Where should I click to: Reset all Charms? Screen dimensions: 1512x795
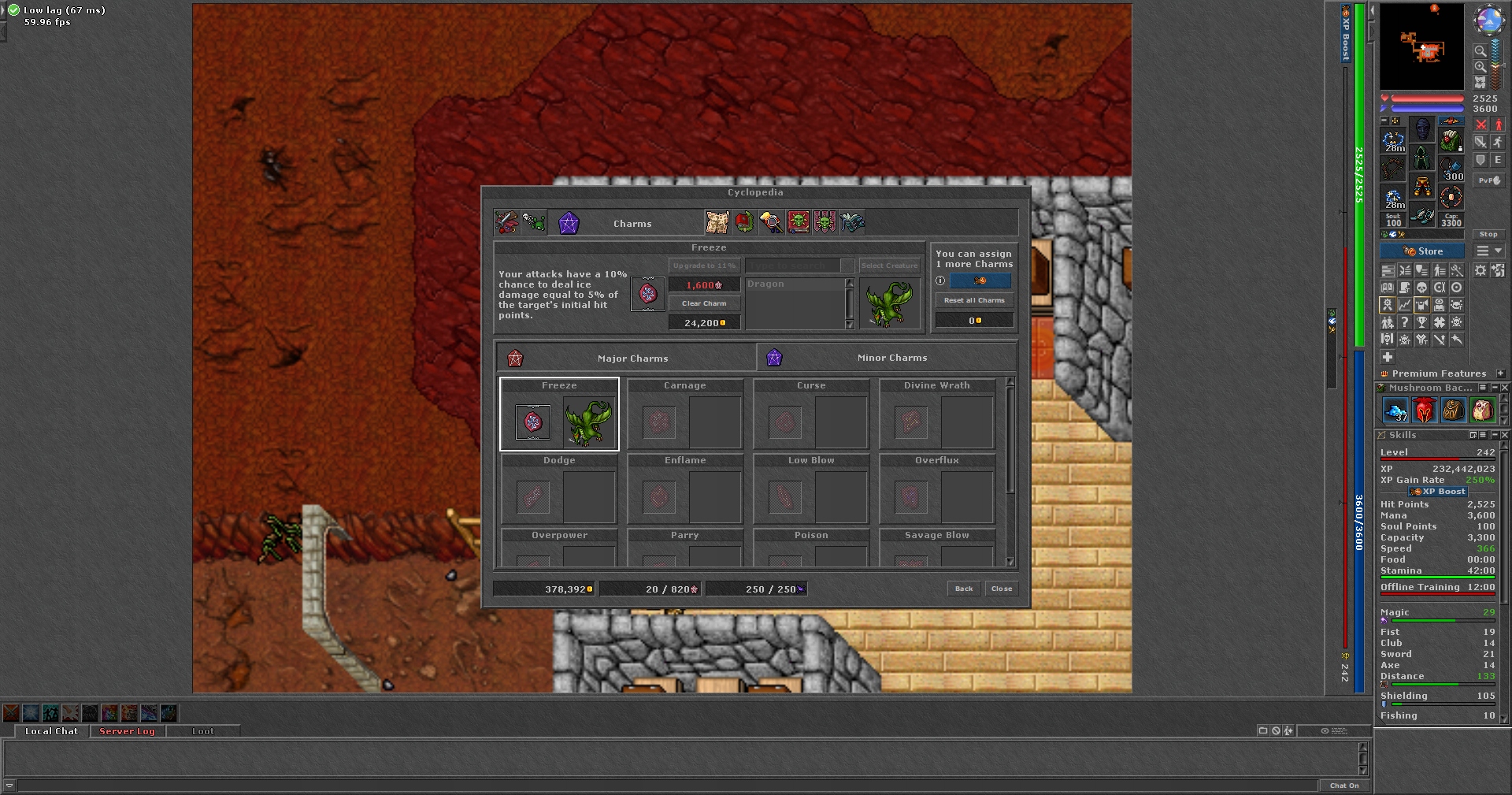click(974, 300)
